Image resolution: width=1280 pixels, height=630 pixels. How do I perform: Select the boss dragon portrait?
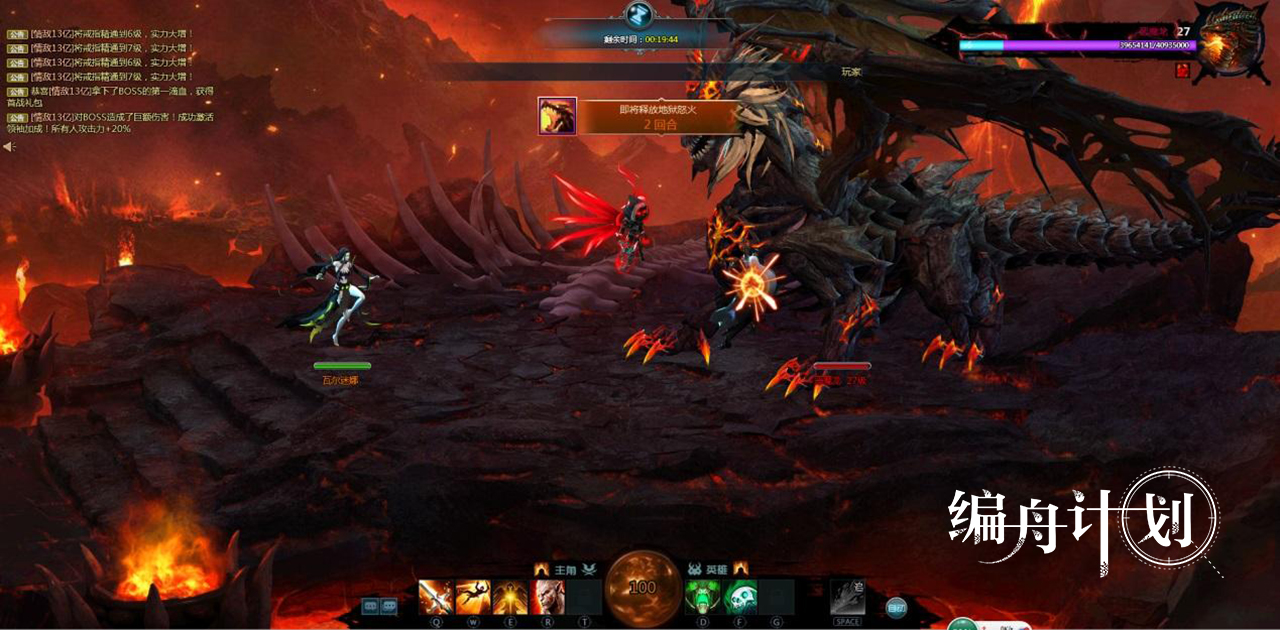[1226, 44]
